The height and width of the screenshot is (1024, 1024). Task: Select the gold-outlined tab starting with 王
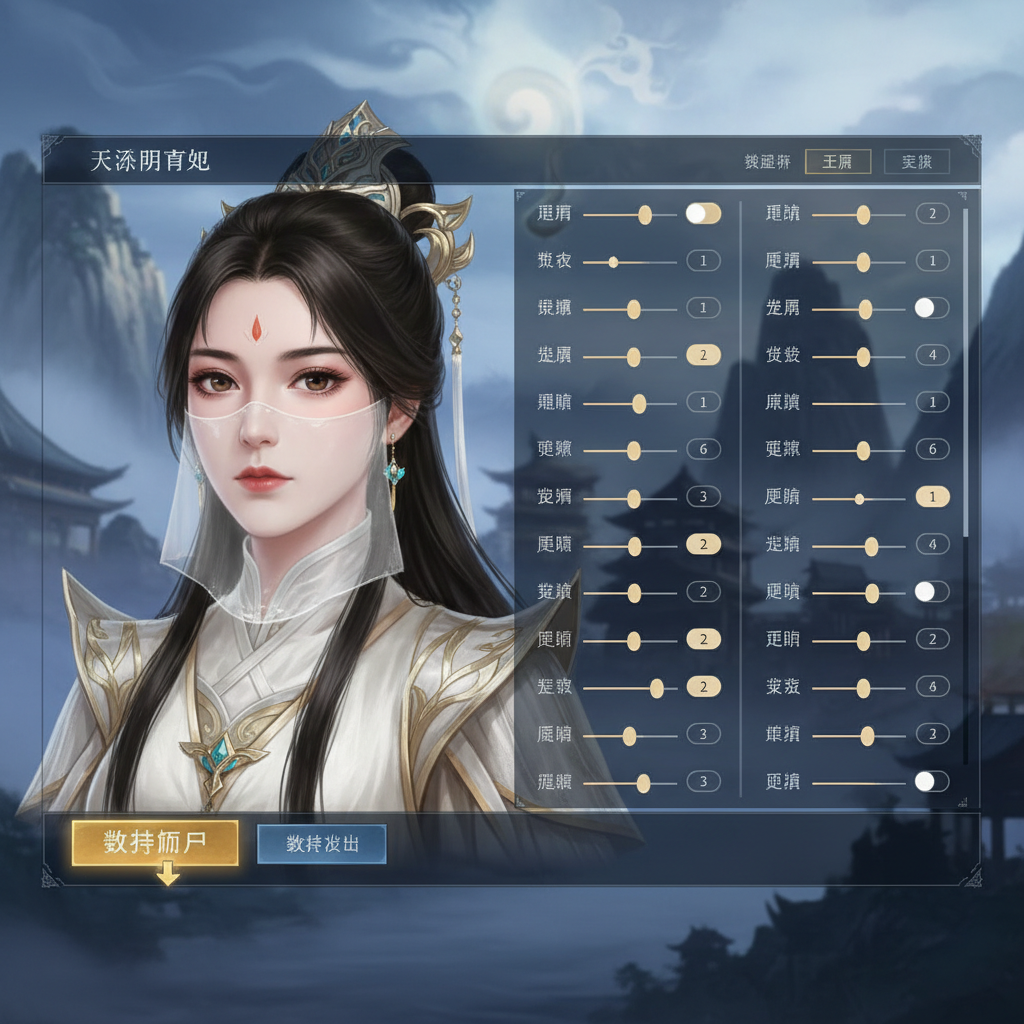pos(837,162)
